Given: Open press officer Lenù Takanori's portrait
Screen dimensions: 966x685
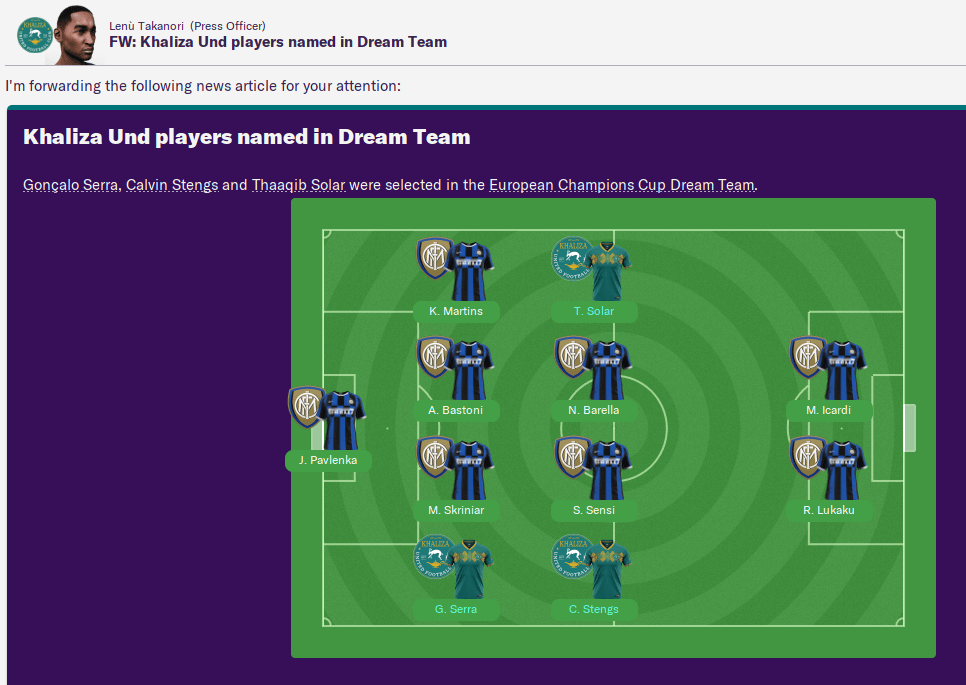Looking at the screenshot, I should (x=78, y=33).
